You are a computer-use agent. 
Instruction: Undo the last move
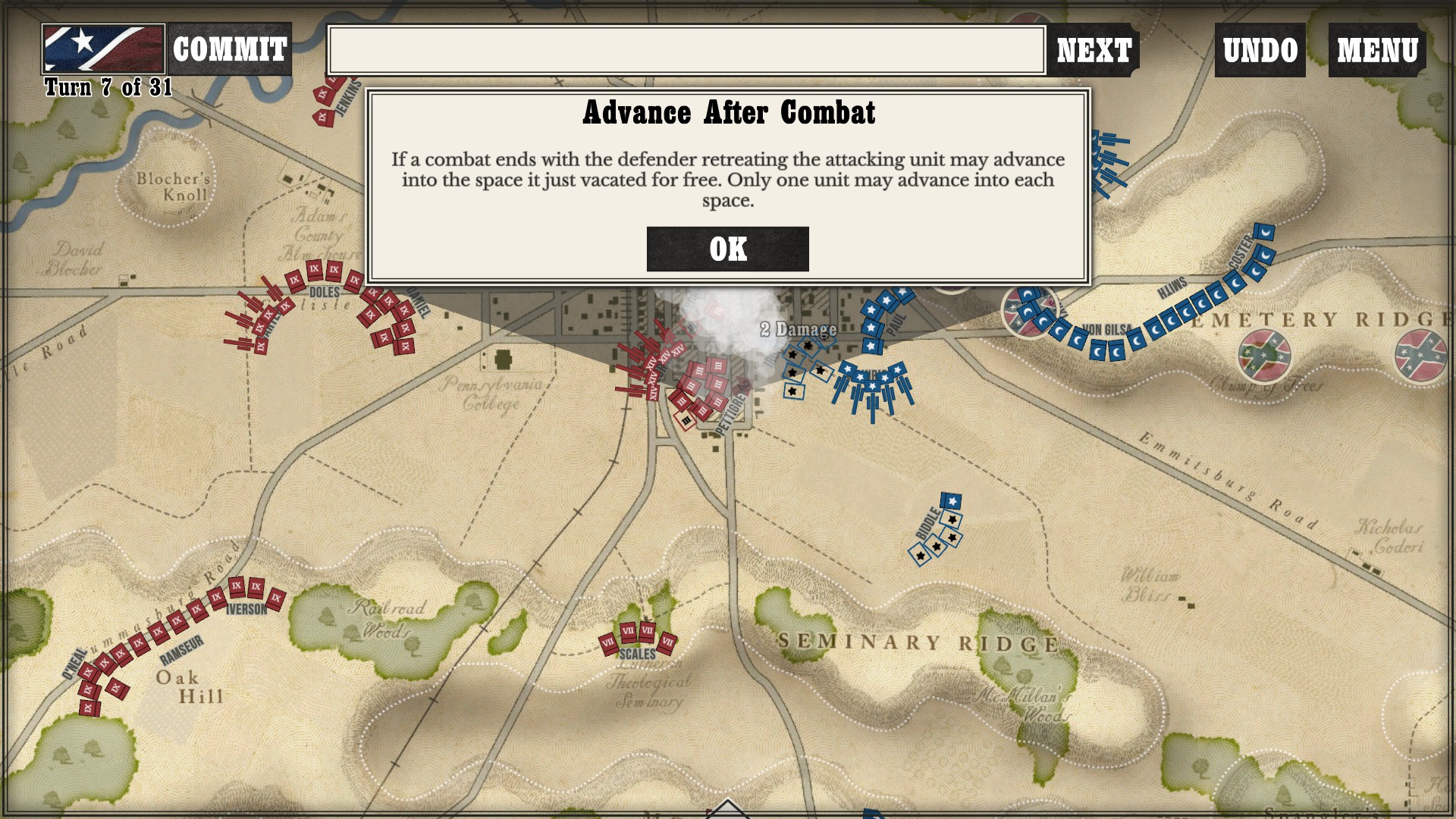(1260, 50)
